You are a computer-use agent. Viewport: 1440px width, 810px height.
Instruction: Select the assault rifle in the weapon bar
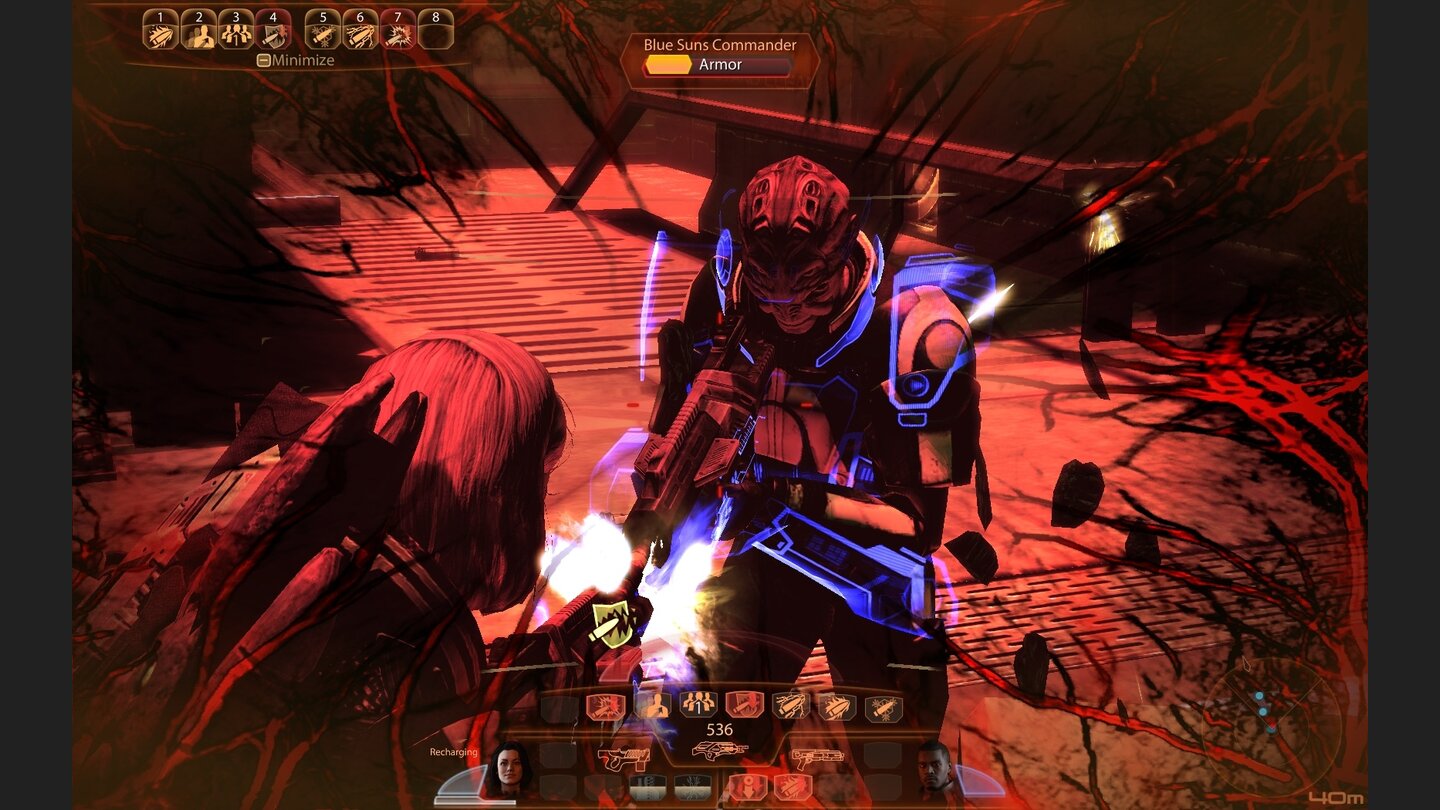point(720,750)
